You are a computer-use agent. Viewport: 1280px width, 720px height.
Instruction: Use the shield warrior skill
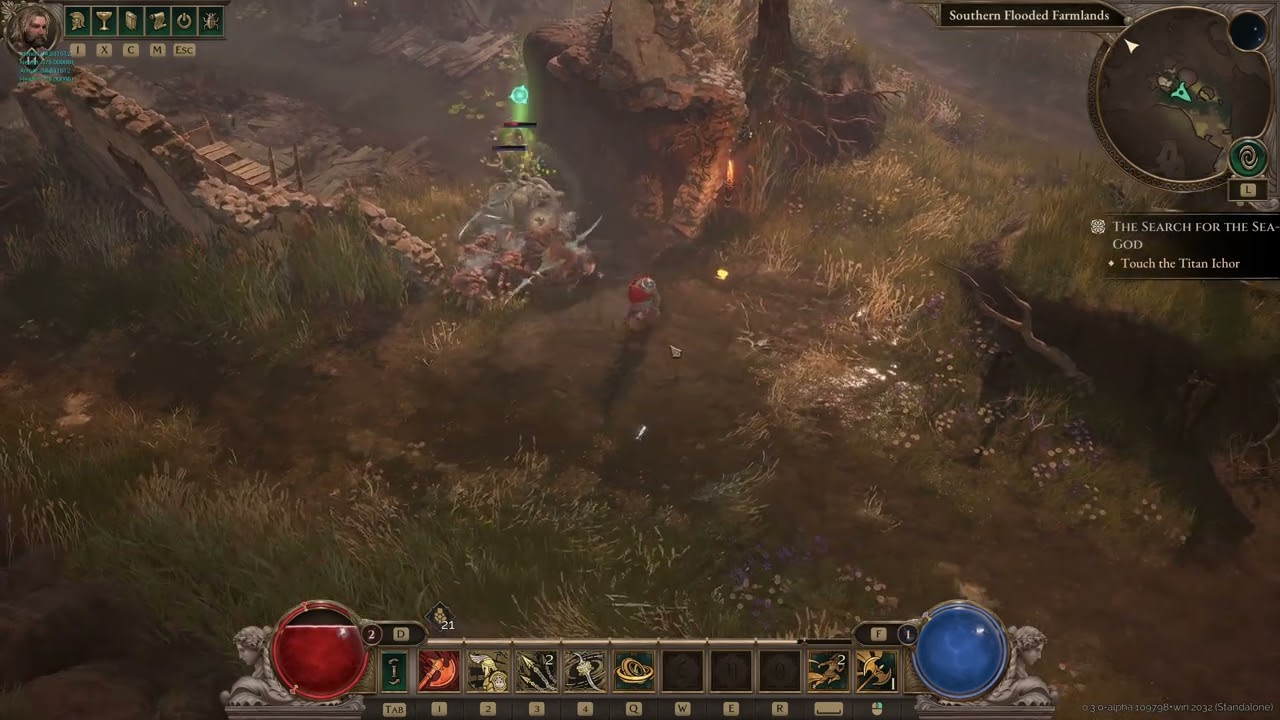pyautogui.click(x=487, y=671)
